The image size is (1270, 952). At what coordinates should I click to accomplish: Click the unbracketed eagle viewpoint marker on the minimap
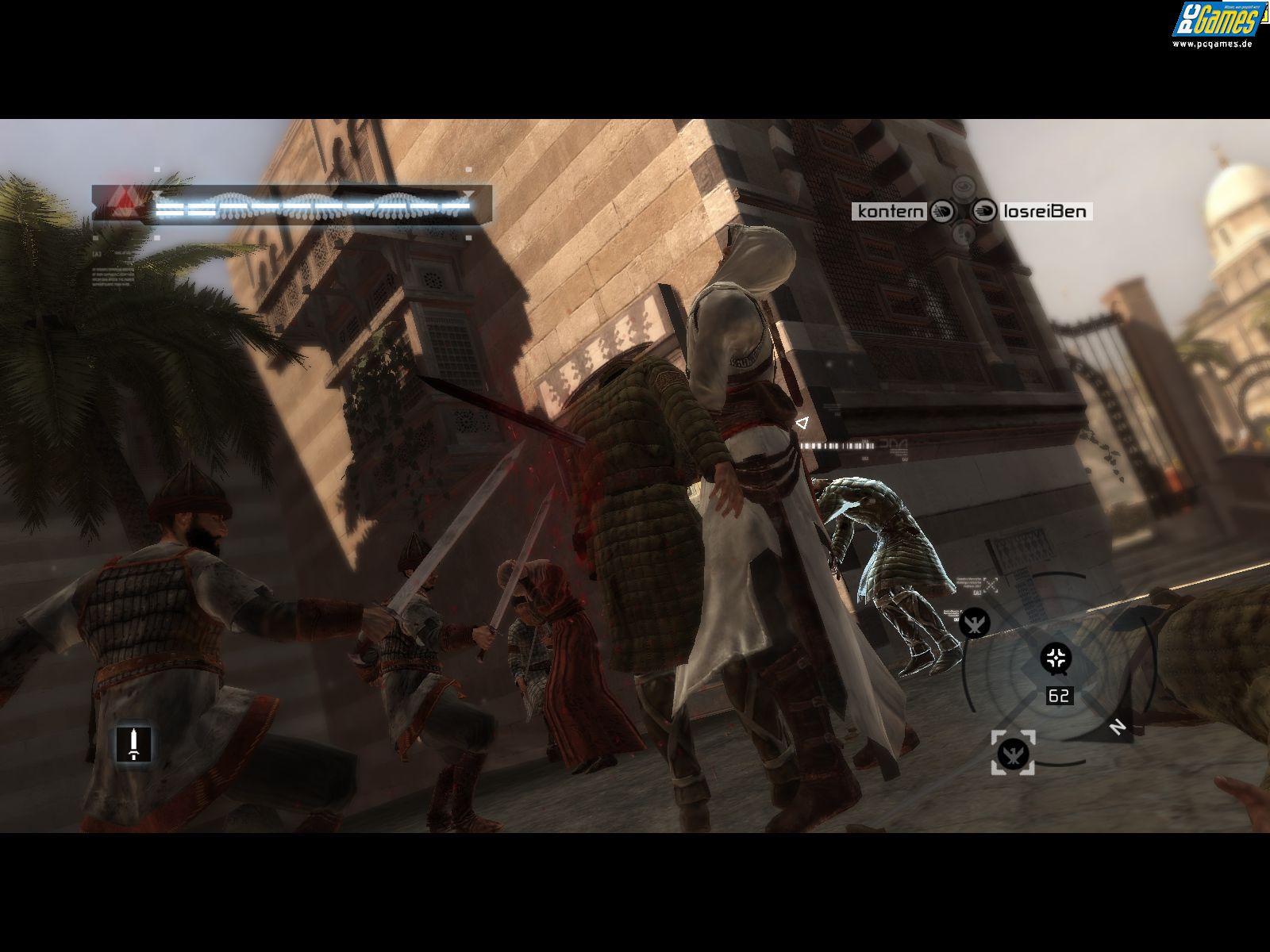tap(974, 622)
